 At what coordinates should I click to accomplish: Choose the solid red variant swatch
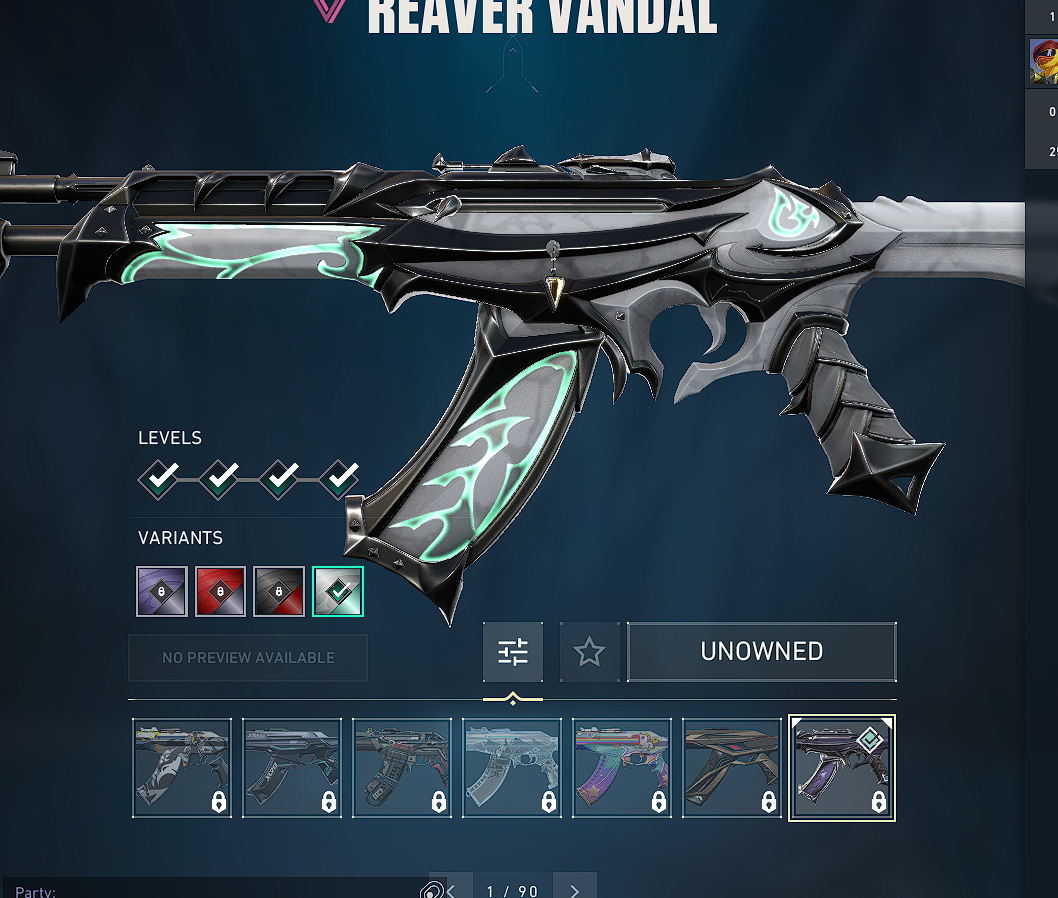(220, 591)
